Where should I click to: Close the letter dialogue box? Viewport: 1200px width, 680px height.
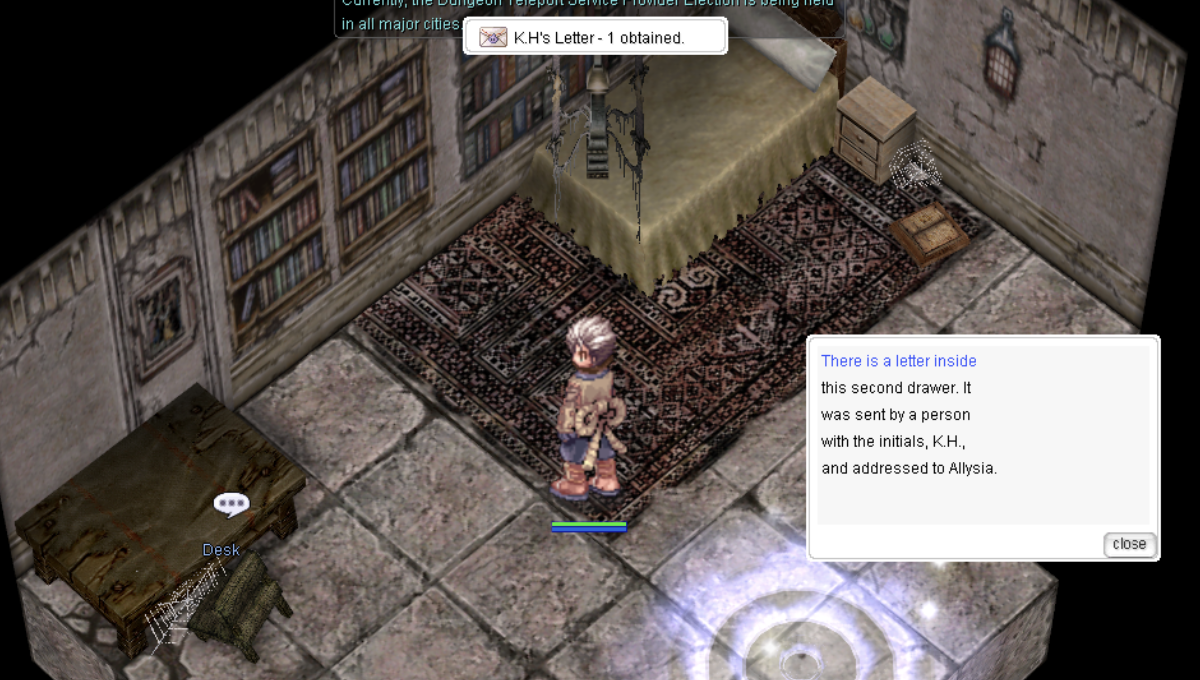[1129, 544]
